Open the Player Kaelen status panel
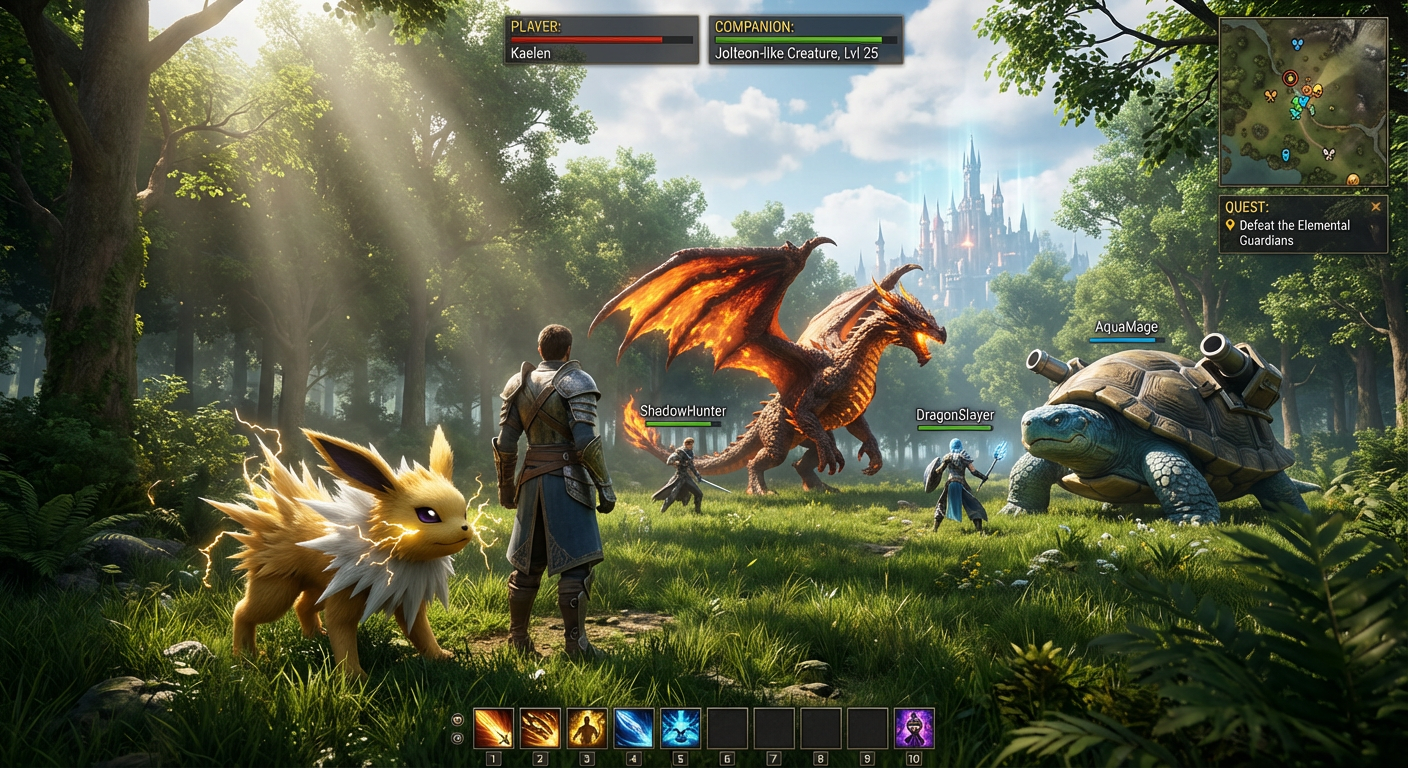This screenshot has height=768, width=1408. click(602, 40)
